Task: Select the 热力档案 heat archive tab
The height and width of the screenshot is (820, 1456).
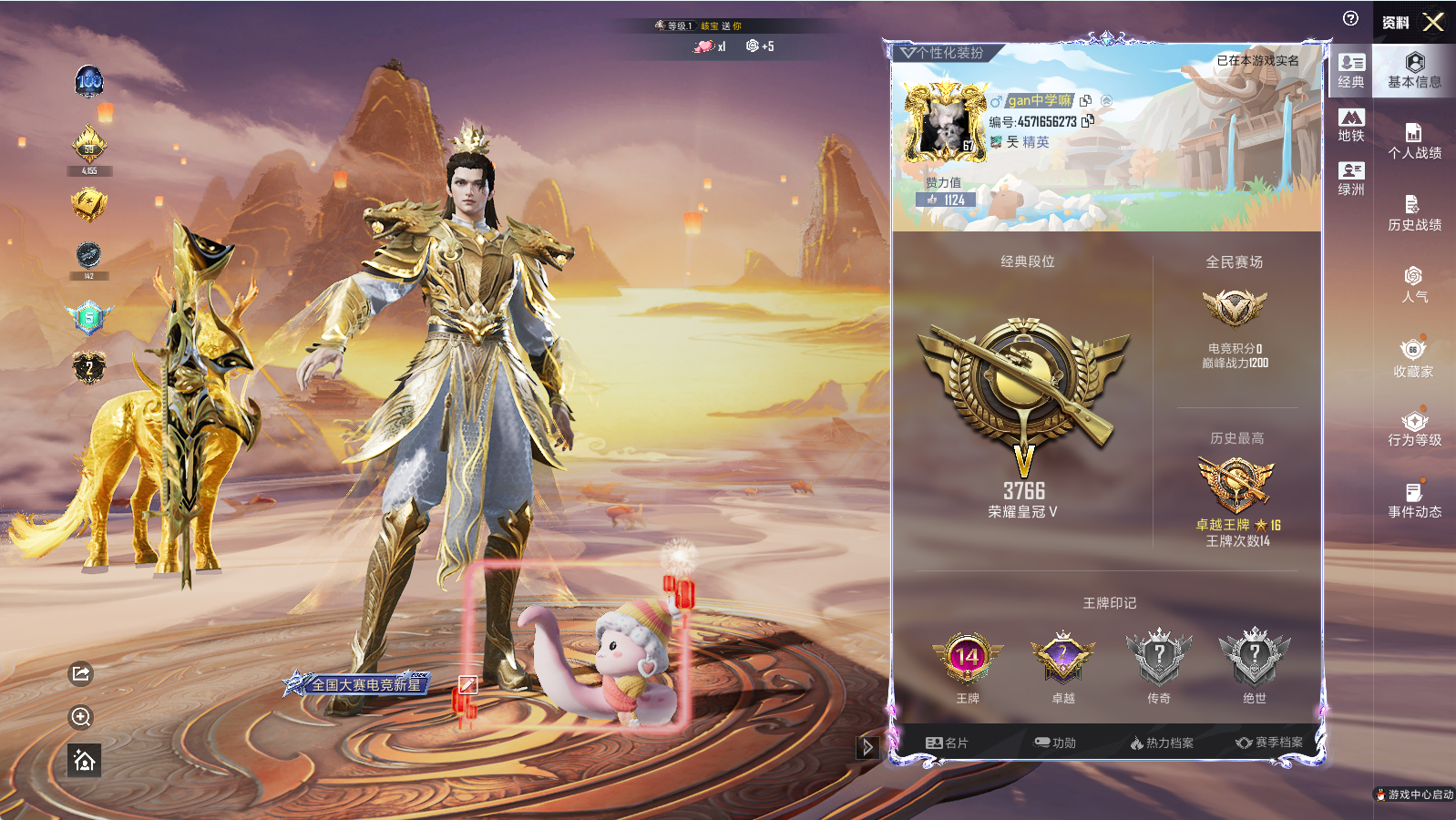Action: 1162,743
